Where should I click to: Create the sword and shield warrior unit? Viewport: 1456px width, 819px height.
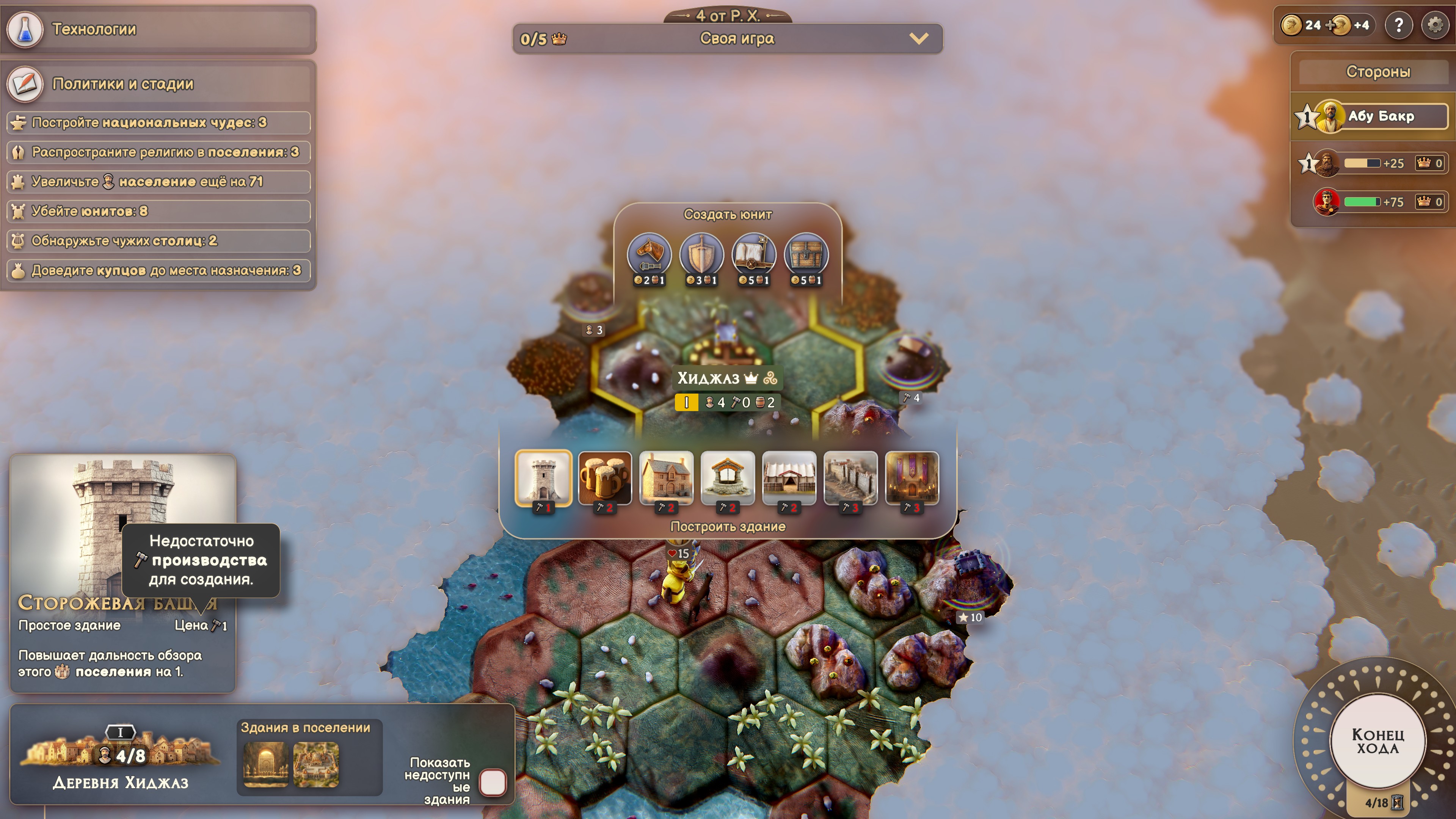pos(701,255)
